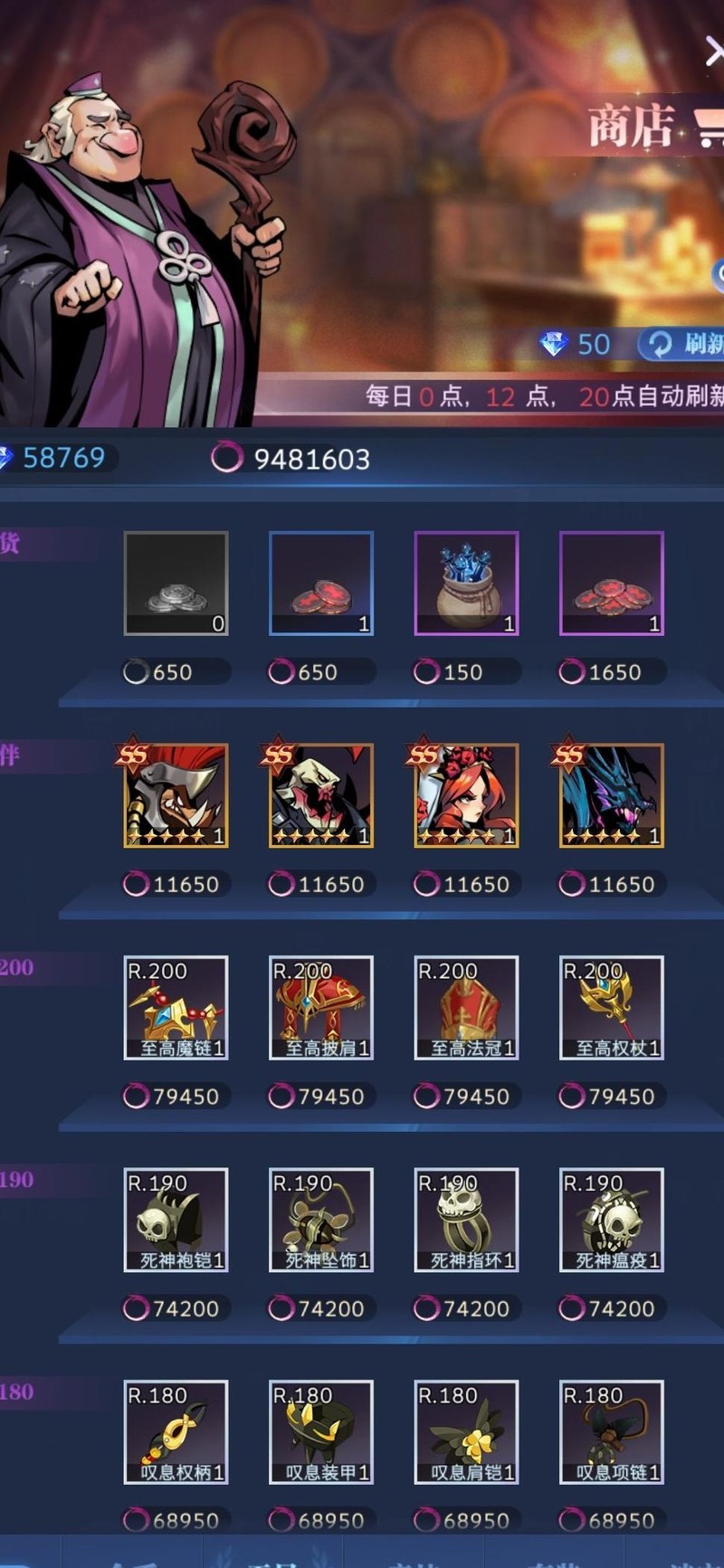Select the red-mohawk helmeted SS hero
Screen dimensions: 724x1568
(176, 795)
